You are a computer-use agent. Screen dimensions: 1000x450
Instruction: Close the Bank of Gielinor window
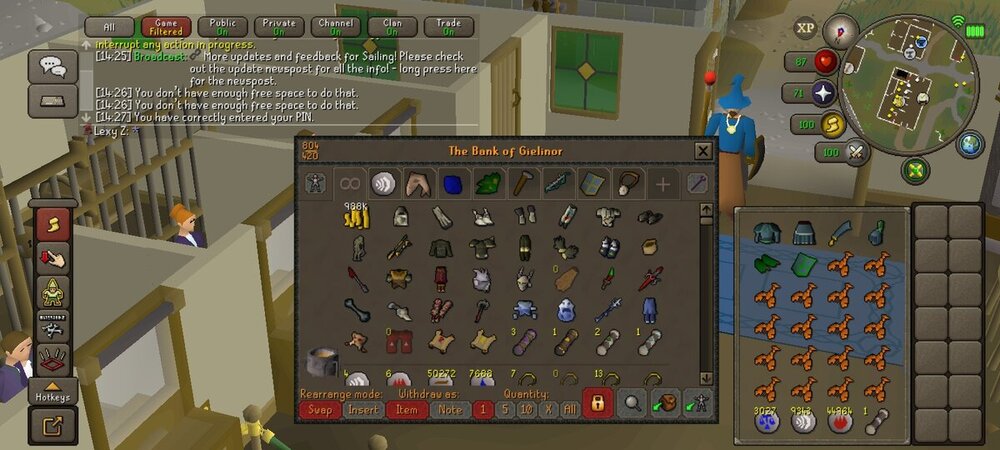pos(703,151)
